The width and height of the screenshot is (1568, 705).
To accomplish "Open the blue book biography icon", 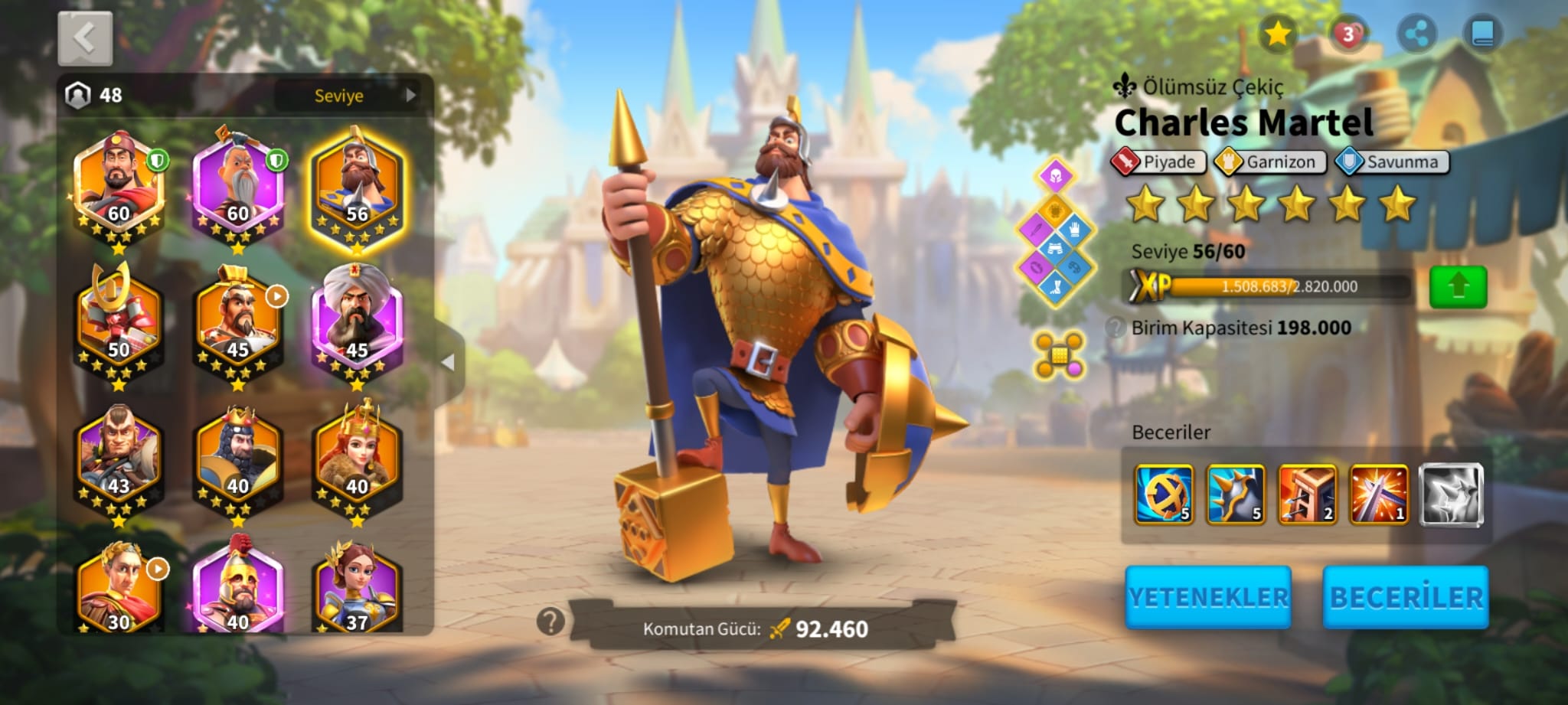I will click(1482, 34).
